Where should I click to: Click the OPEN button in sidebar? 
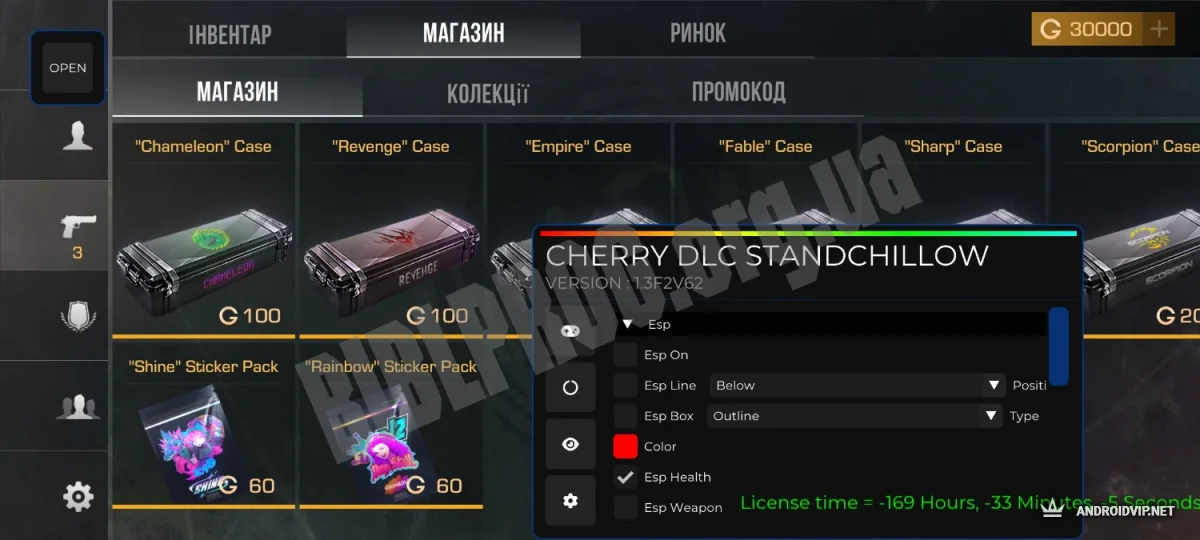68,68
